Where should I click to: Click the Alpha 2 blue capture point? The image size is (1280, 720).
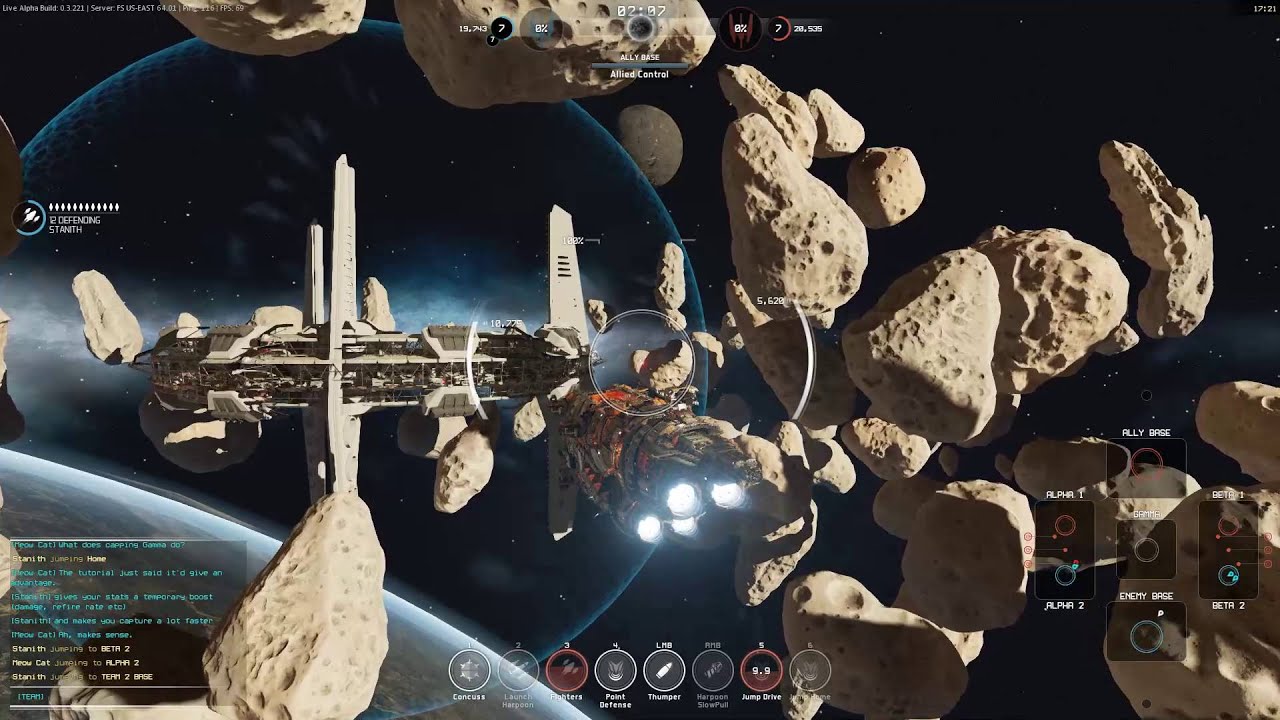pyautogui.click(x=1065, y=575)
